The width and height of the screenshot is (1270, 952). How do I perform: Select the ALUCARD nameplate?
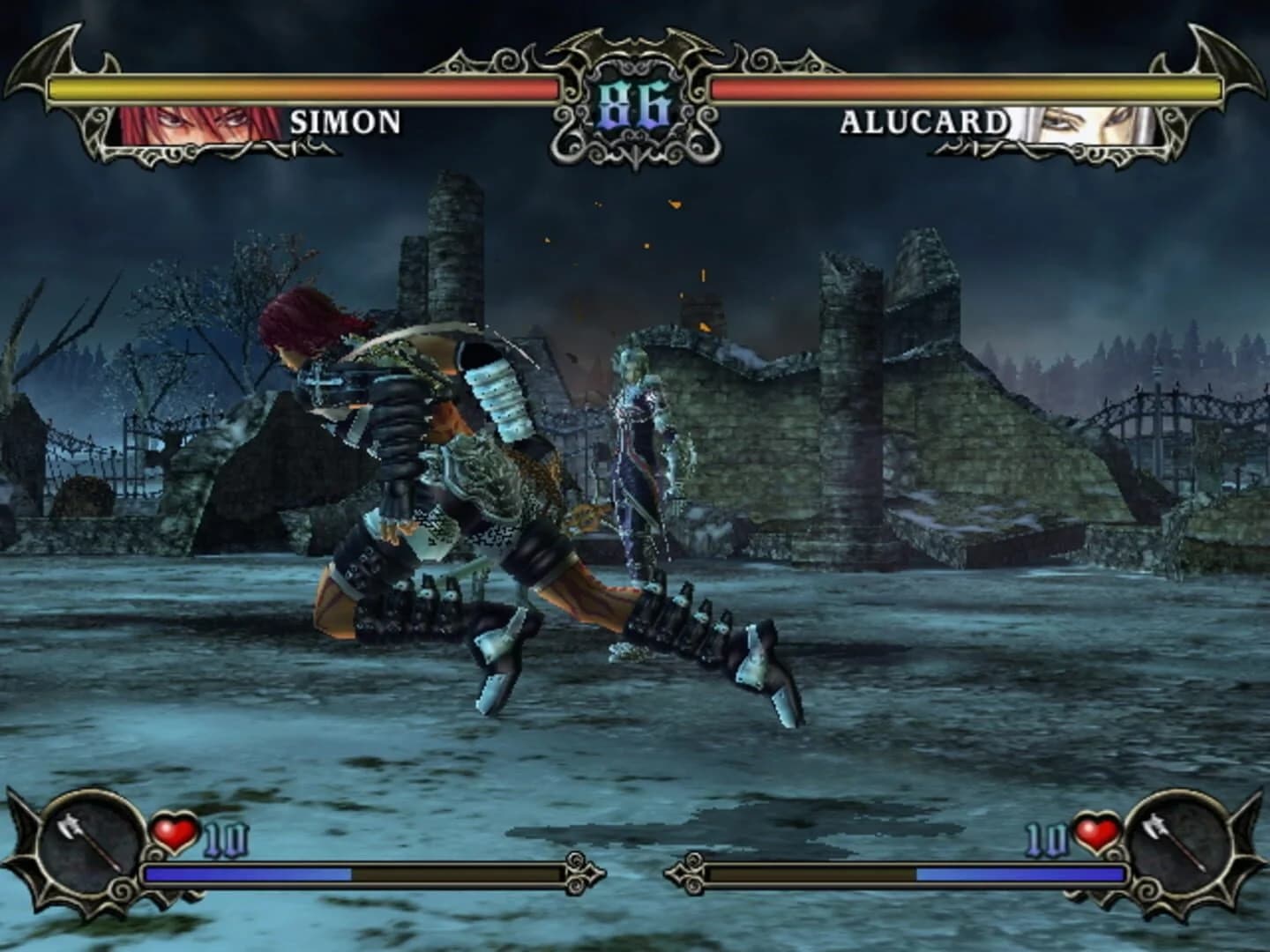click(x=926, y=123)
